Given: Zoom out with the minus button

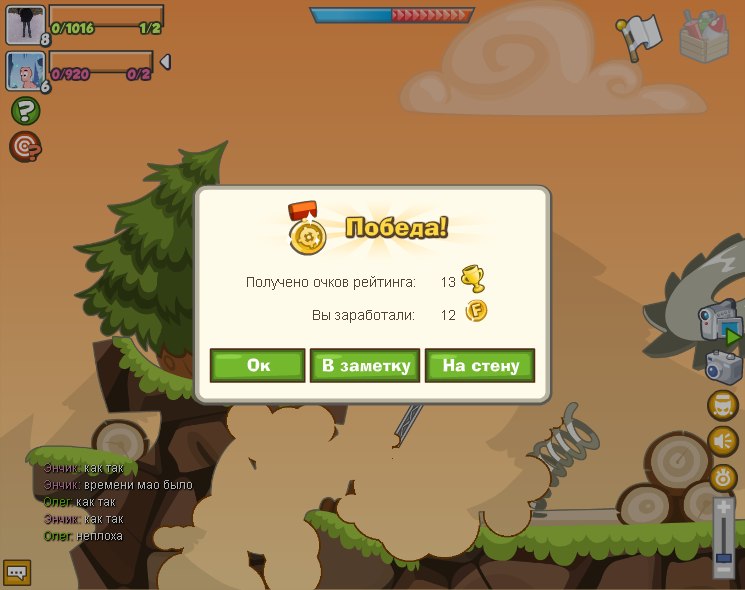Looking at the screenshot, I should tap(724, 570).
